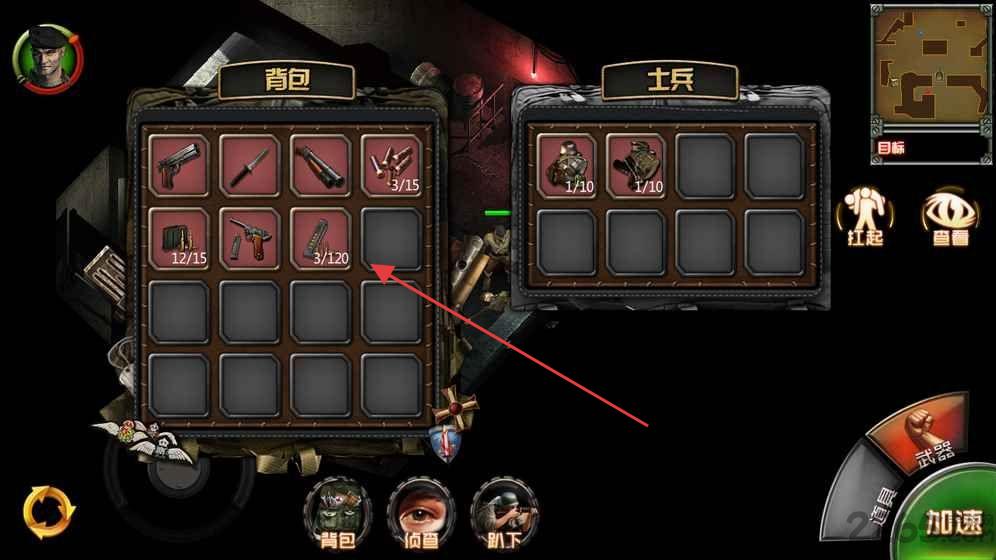Viewport: 996px width, 560px height.
Task: Select the first soldier uniform item
Action: 566,165
